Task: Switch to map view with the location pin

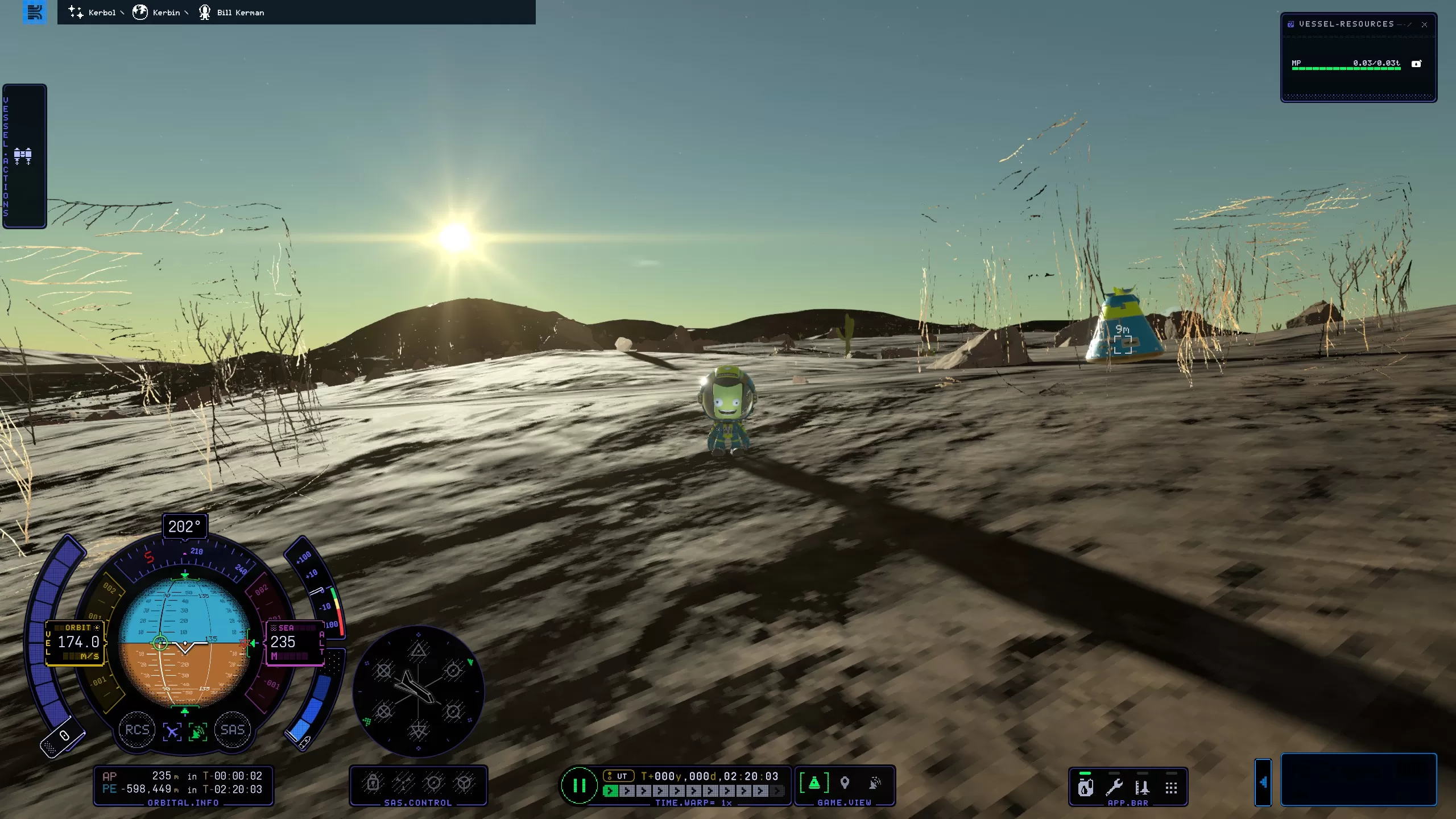Action: click(845, 783)
